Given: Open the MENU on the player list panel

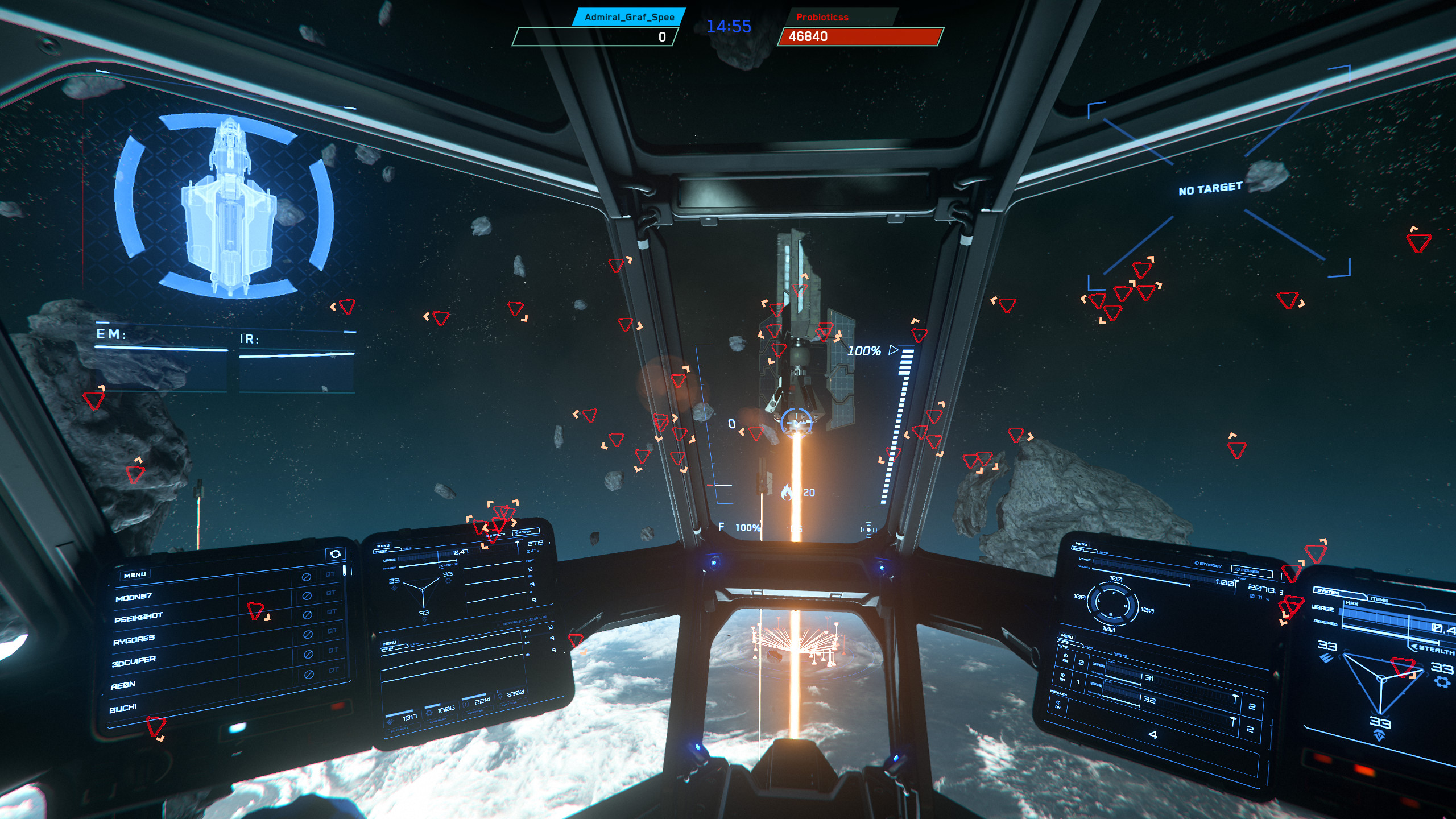Looking at the screenshot, I should (135, 574).
